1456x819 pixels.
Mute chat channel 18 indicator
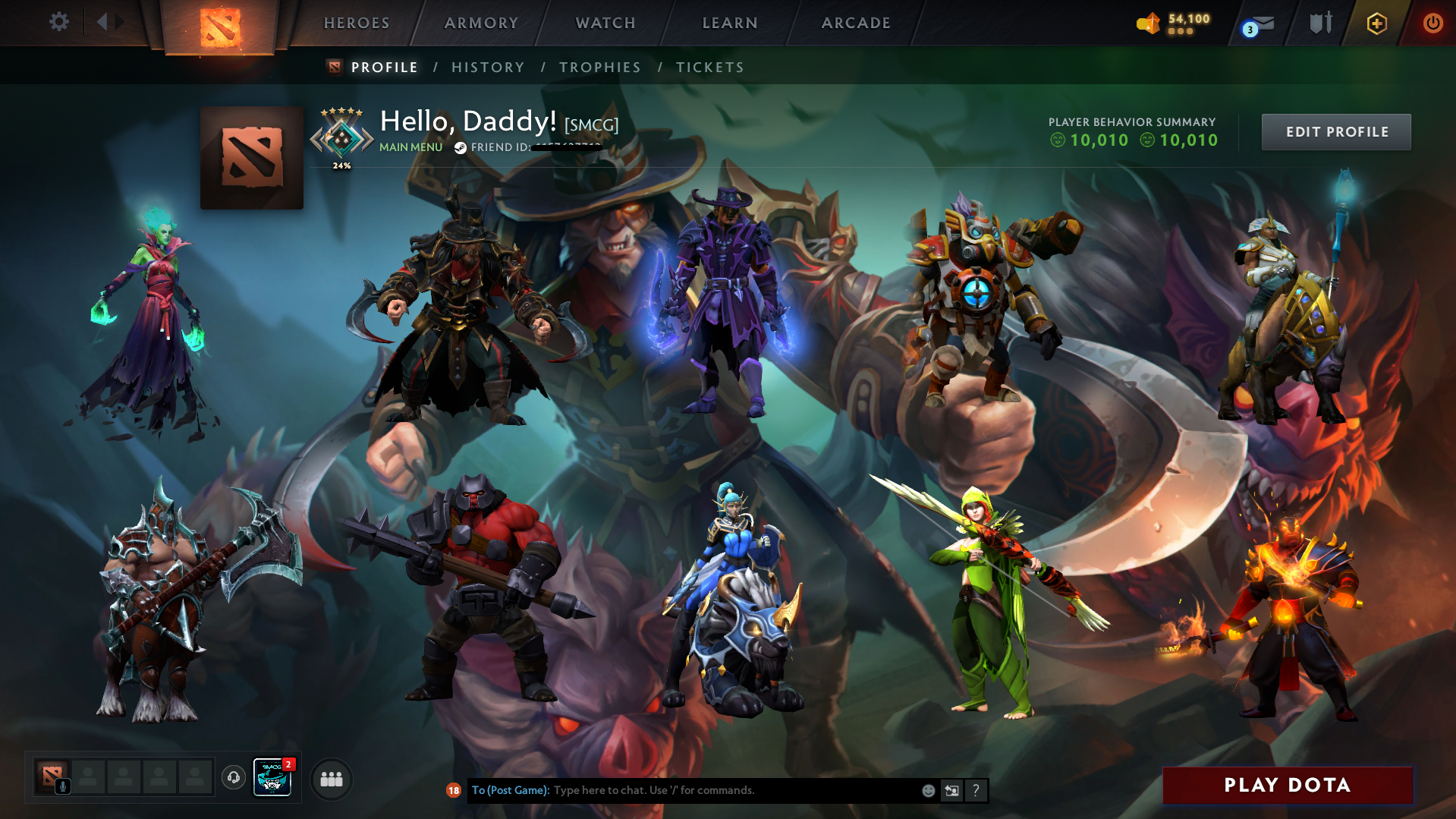454,790
